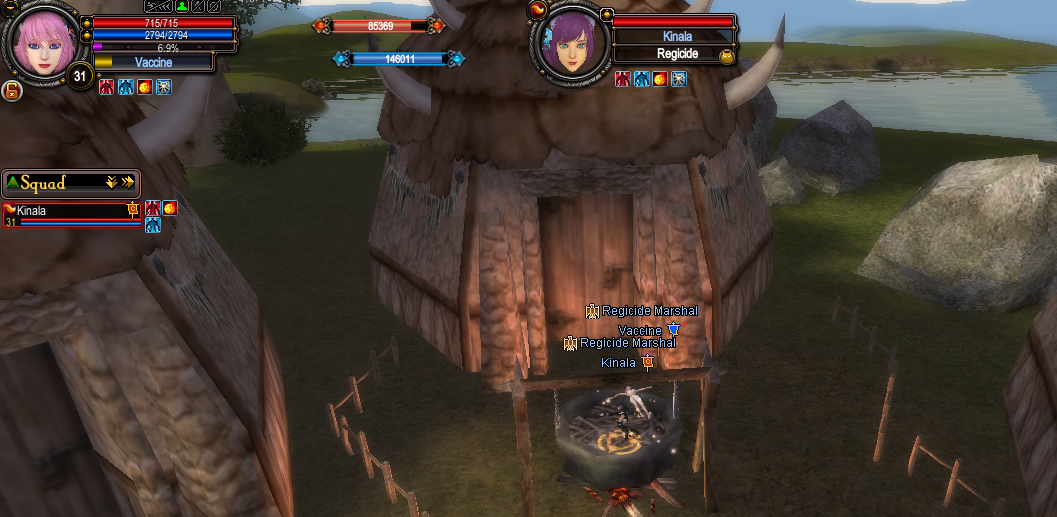Viewport: 1057px width, 517px height.
Task: Toggle the orange padlock icon
Action: (12, 91)
